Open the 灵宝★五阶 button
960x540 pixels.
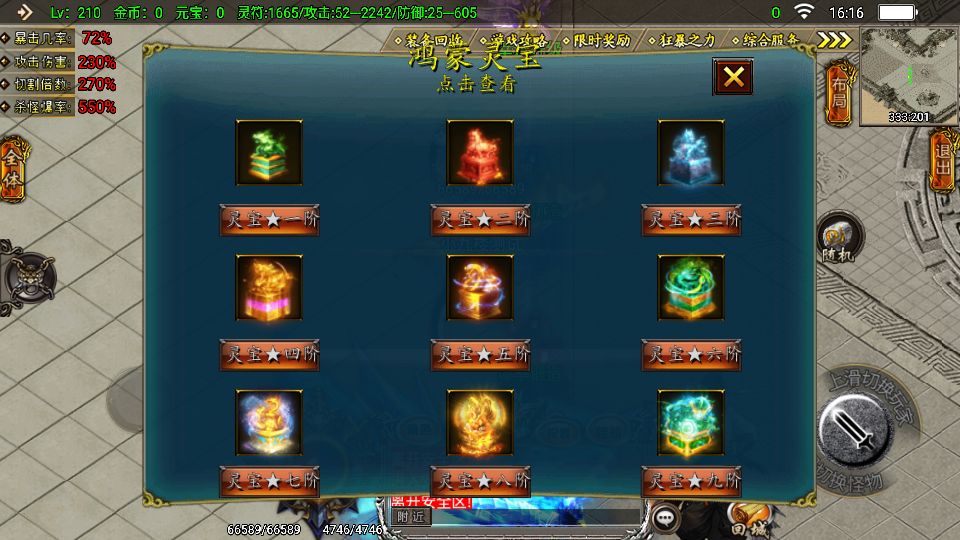coord(480,354)
